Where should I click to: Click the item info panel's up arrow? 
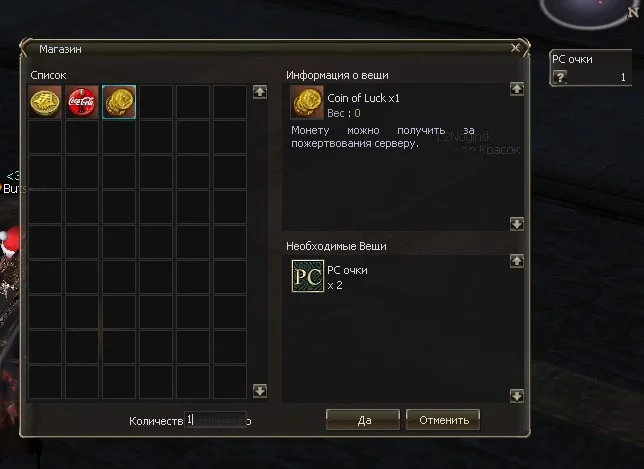coord(517,89)
